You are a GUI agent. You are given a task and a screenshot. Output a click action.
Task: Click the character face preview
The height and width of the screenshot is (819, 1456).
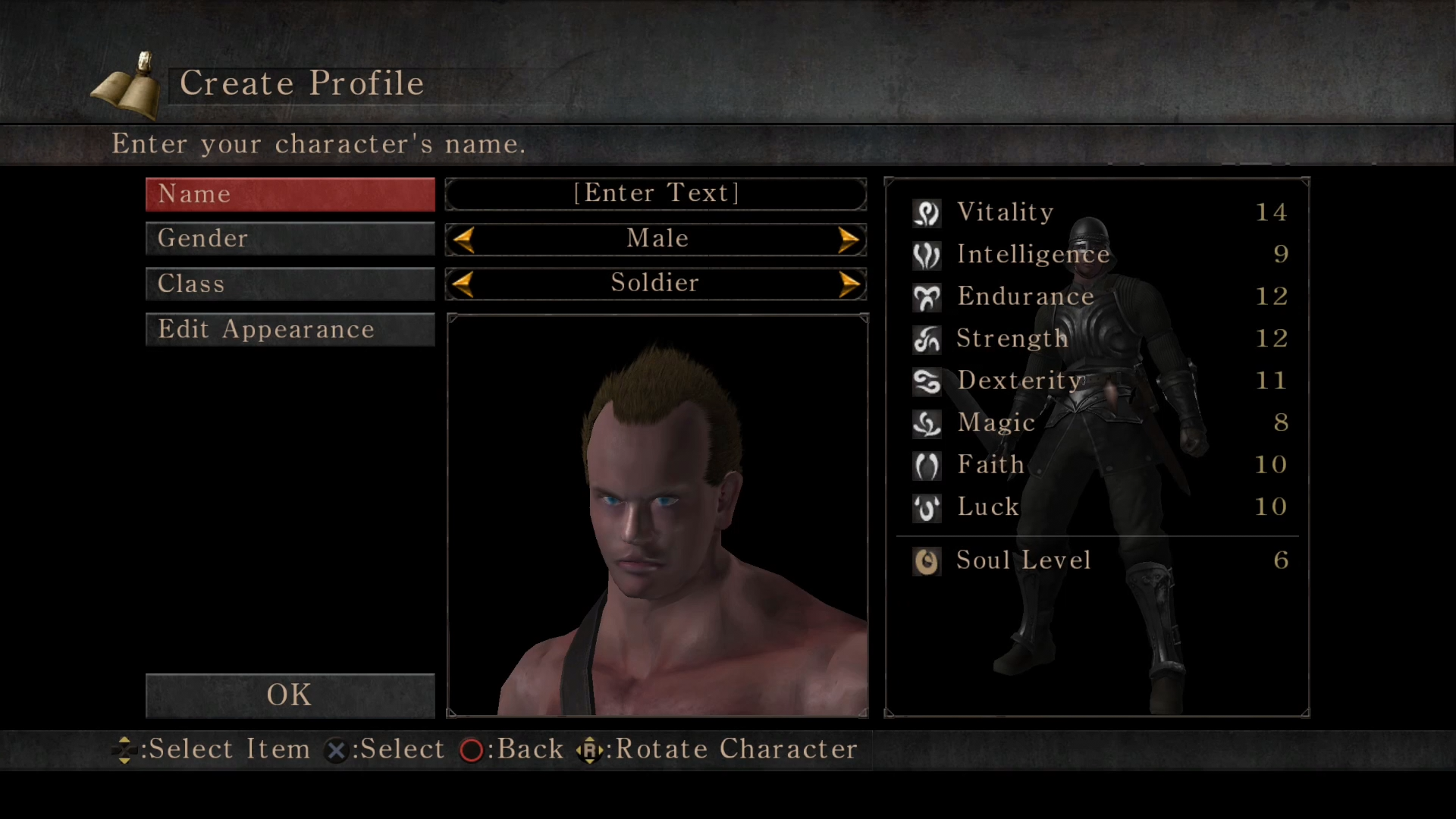(x=657, y=516)
